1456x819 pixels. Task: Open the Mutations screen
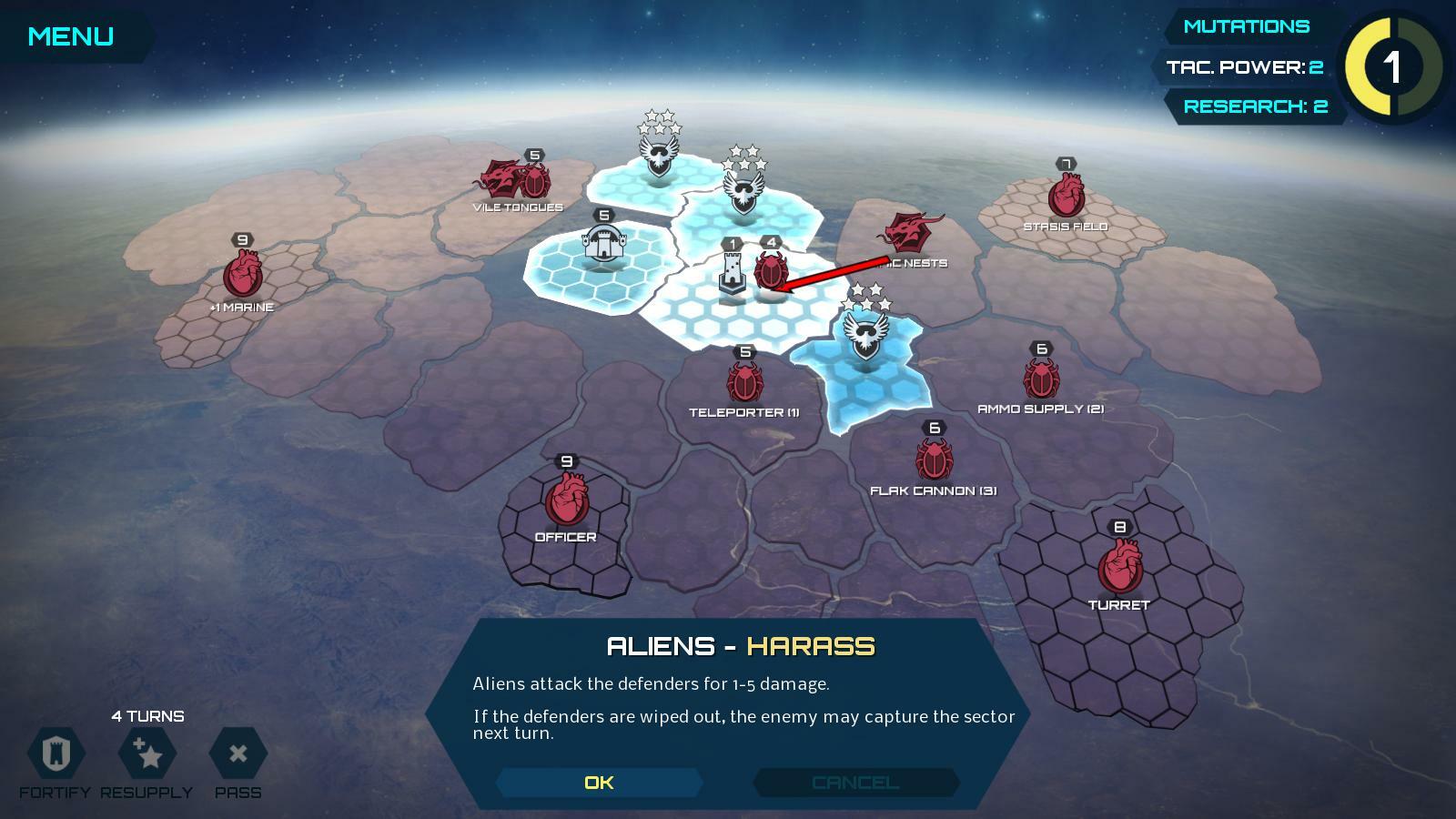click(1246, 25)
